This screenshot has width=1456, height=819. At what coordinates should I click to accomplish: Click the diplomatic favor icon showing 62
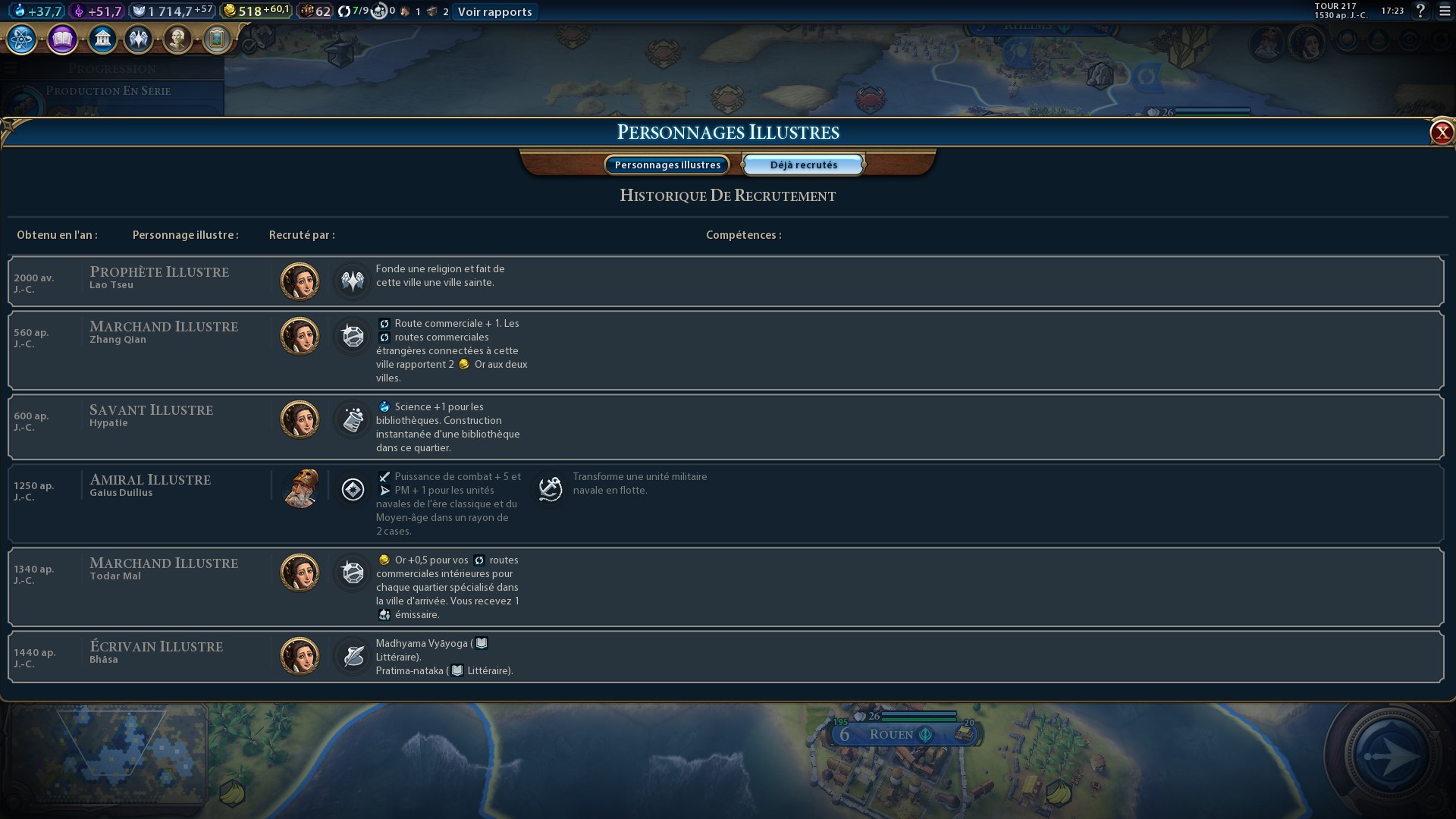tap(306, 11)
